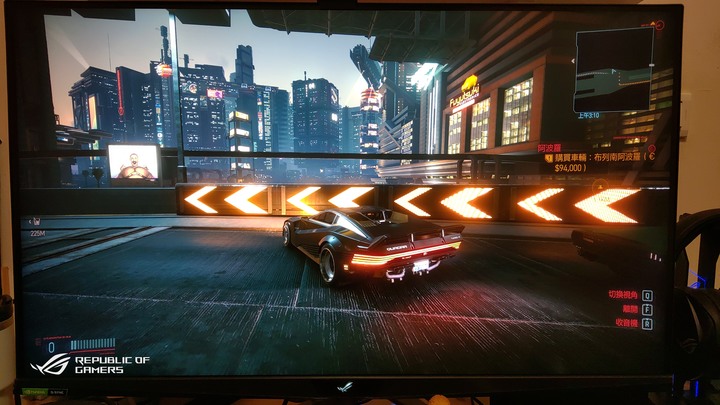This screenshot has width=720, height=405.
Task: Click the minimap in the corner
Action: pos(613,68)
